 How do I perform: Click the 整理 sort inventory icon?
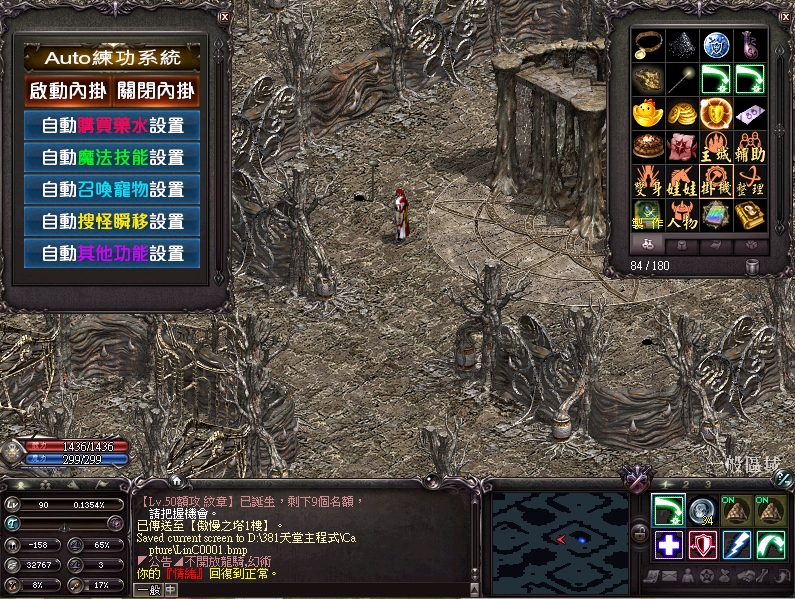750,182
